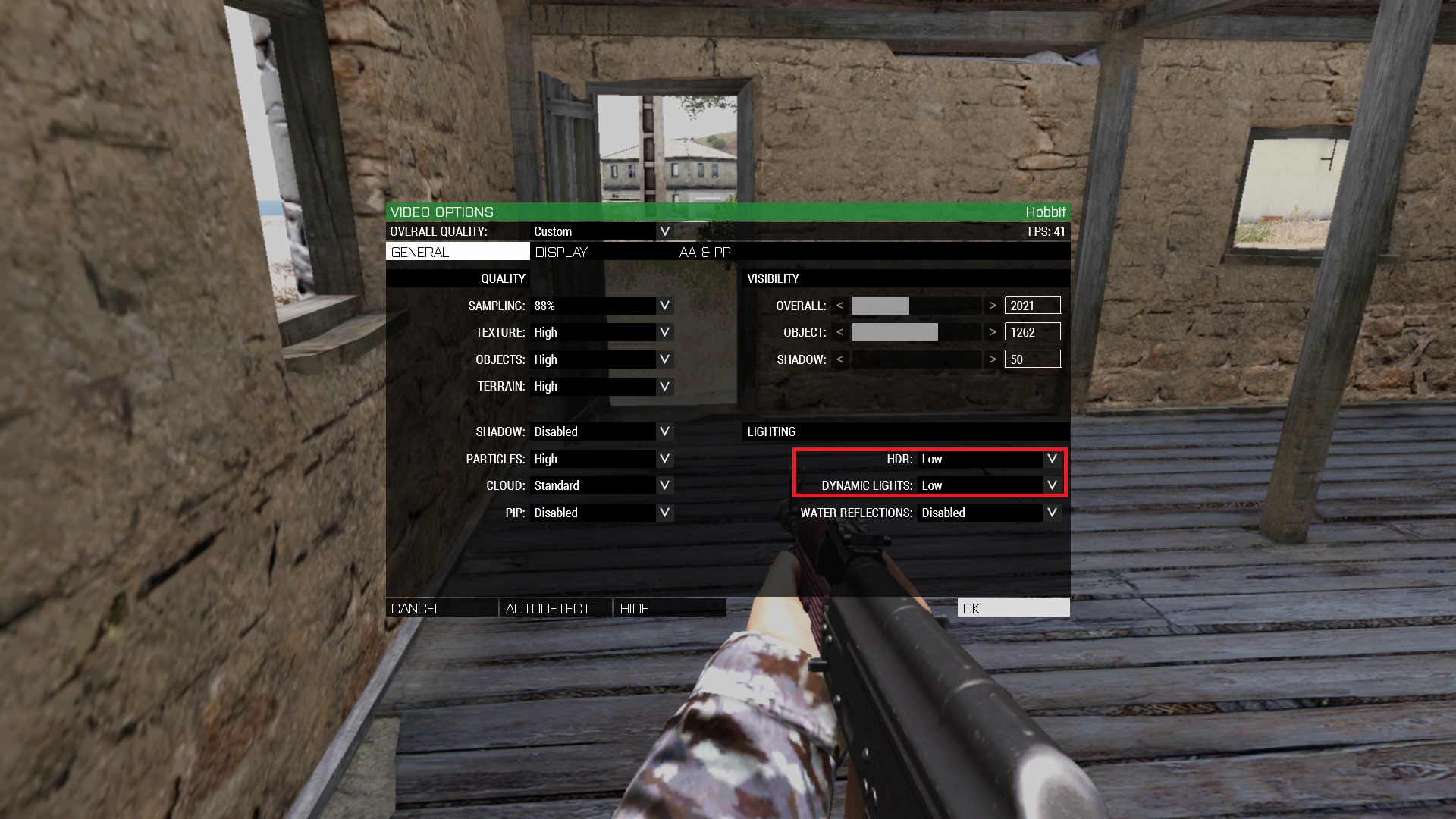Select the General tab
1456x819 pixels.
(x=457, y=252)
